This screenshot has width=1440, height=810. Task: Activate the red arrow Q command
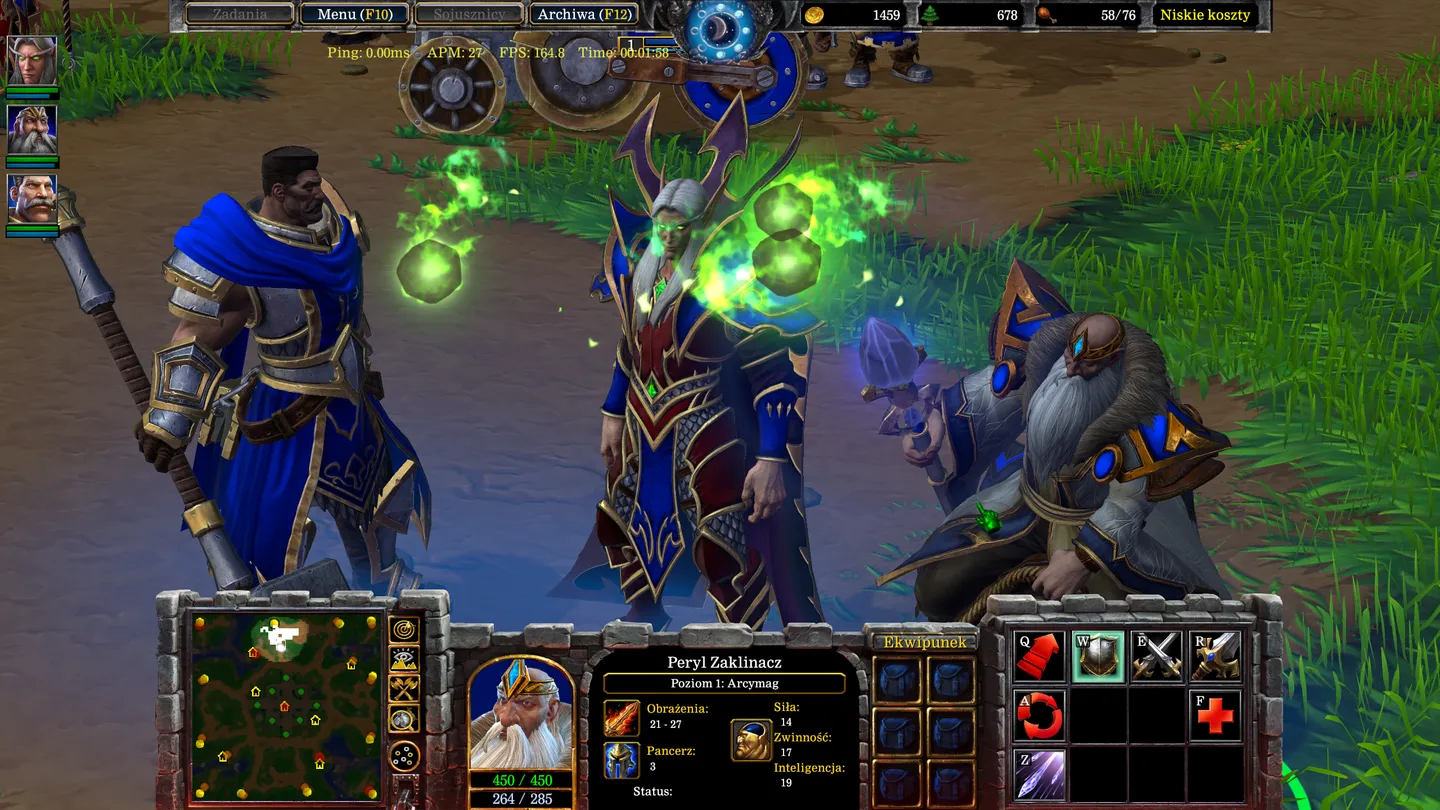click(1038, 657)
